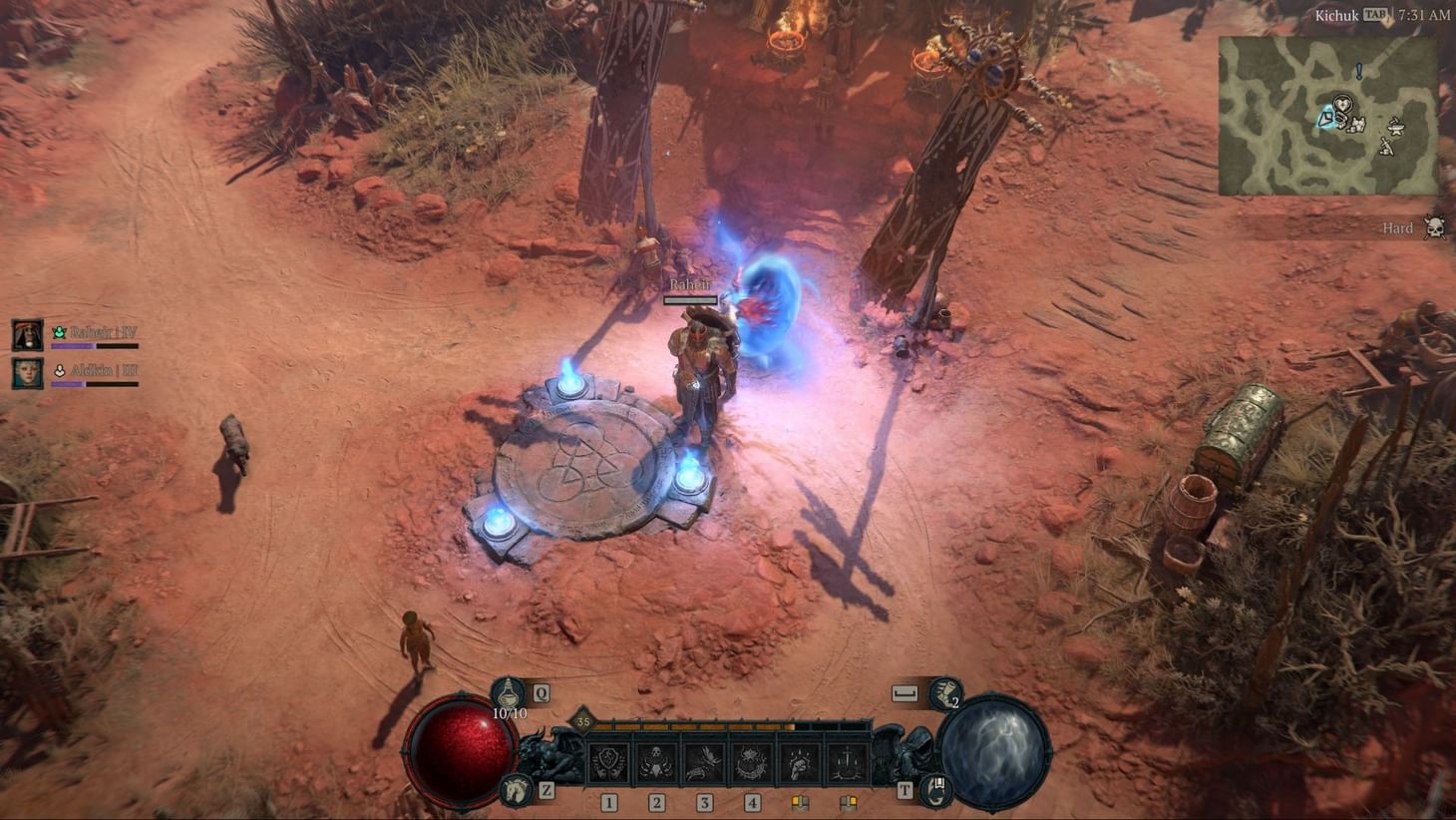Viewport: 1456px width, 820px height.
Task: Select party member Aldkin's portrait
Action: coord(27,373)
